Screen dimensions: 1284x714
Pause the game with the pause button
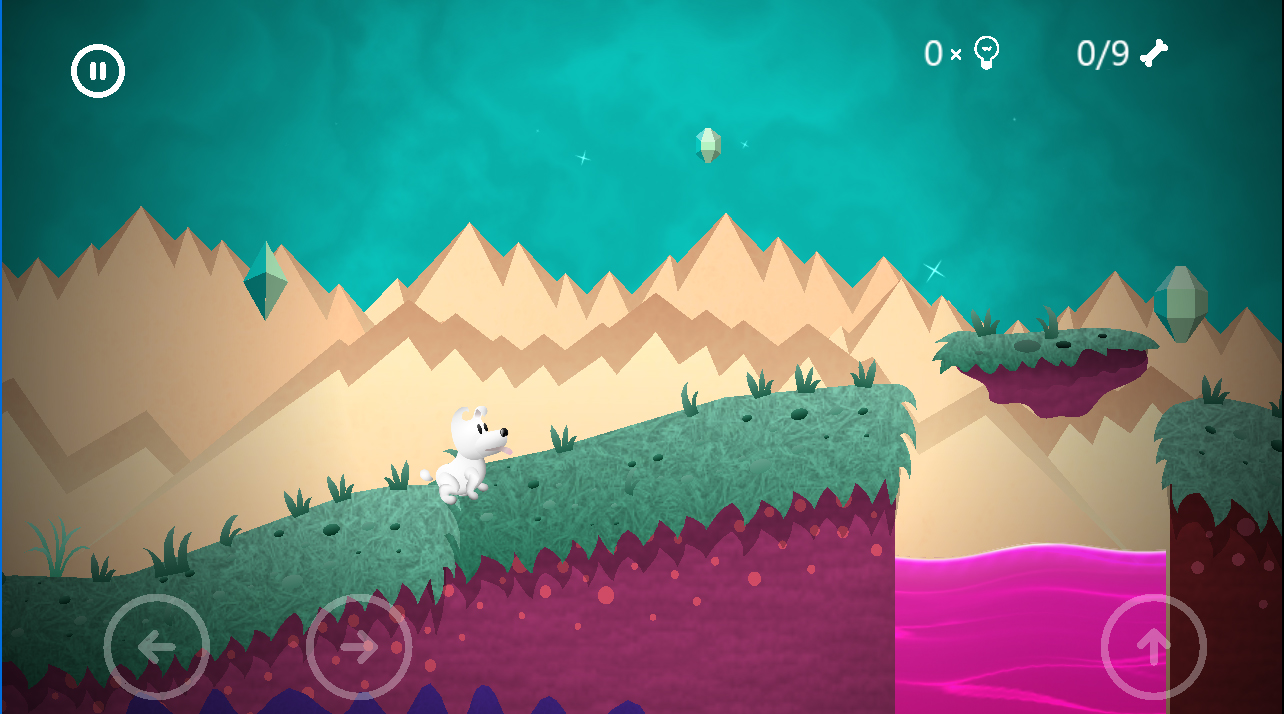(x=98, y=71)
